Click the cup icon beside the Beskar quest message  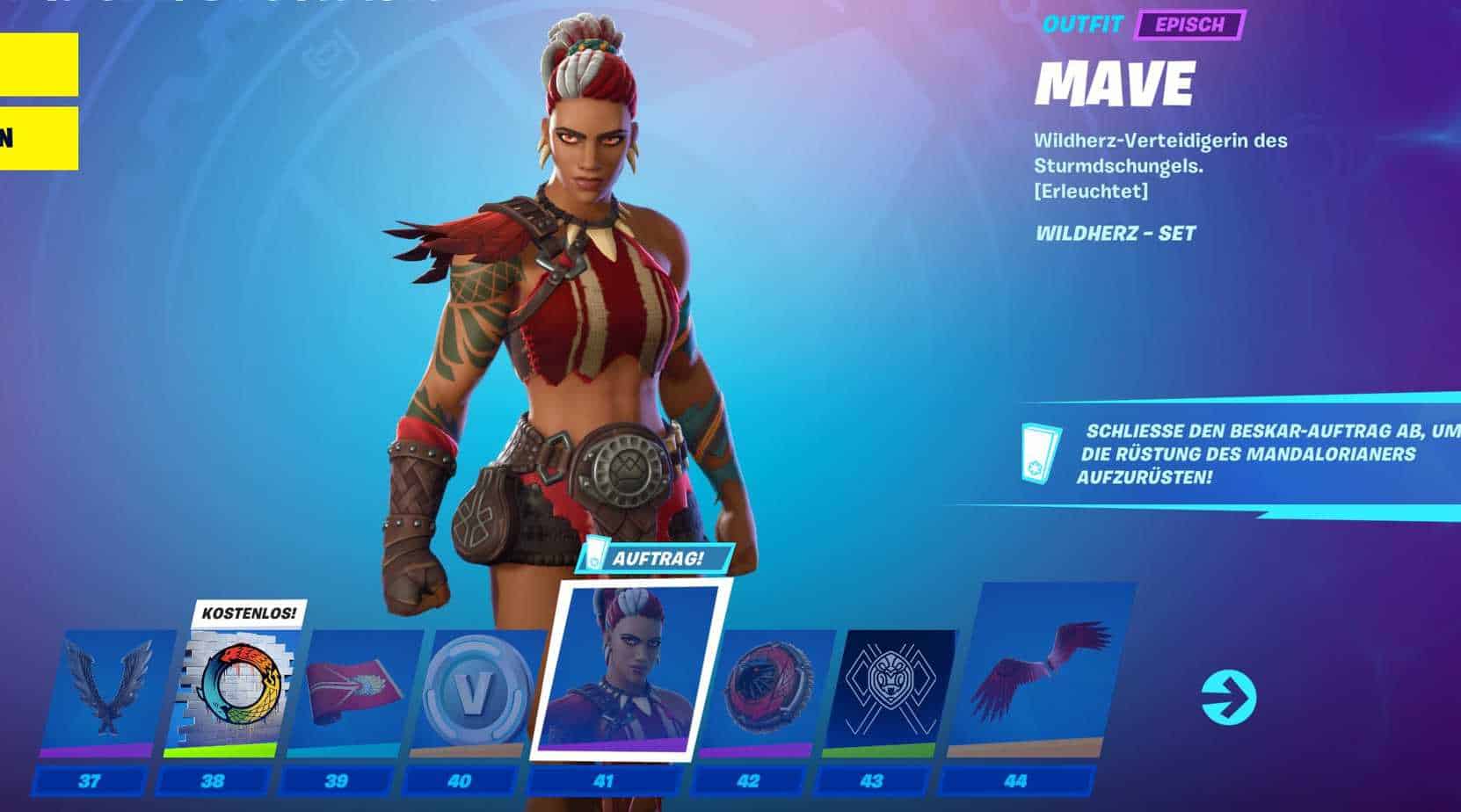point(1040,453)
